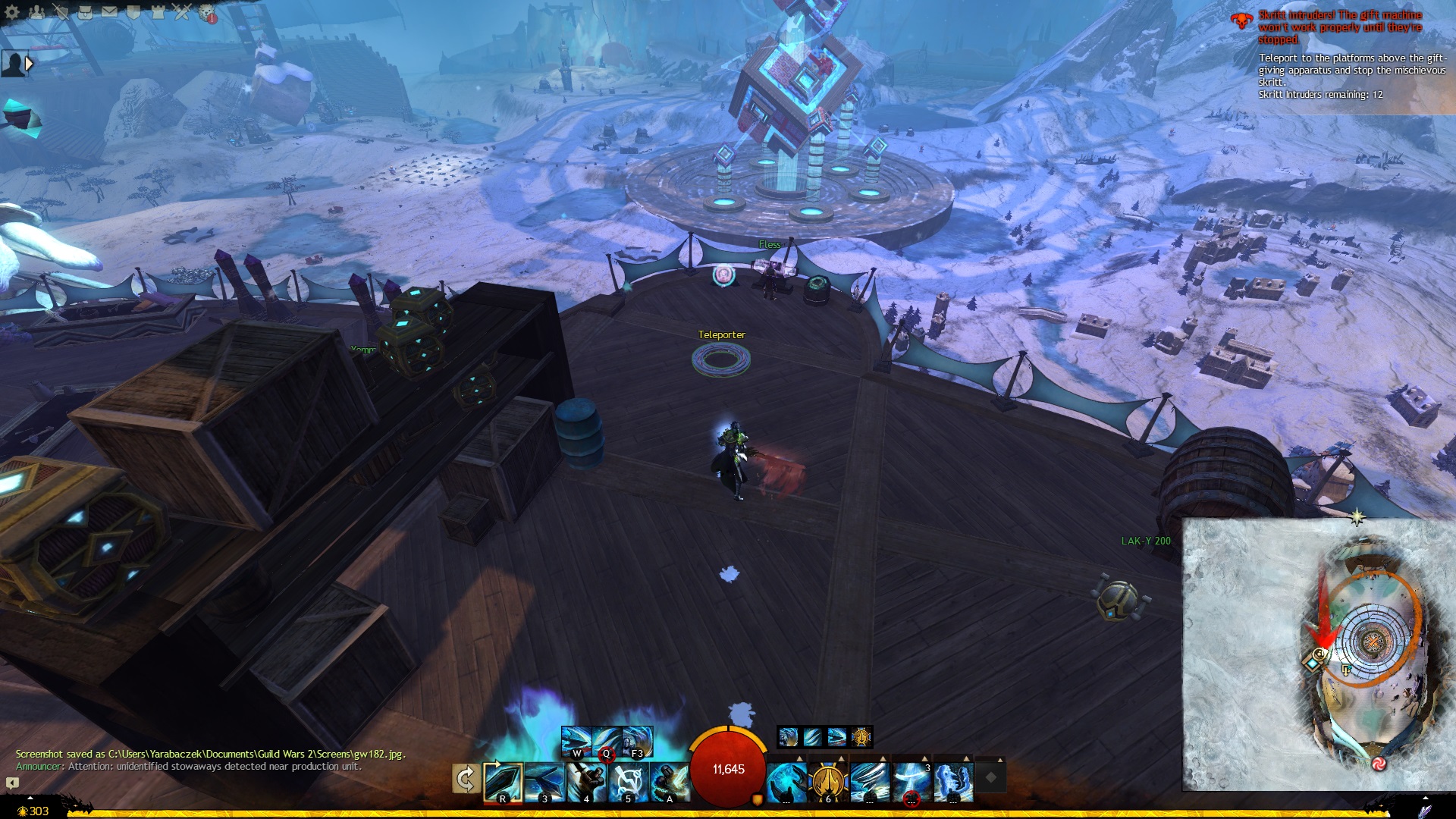
Task: Activate the legend skill marked F3
Action: (x=637, y=741)
